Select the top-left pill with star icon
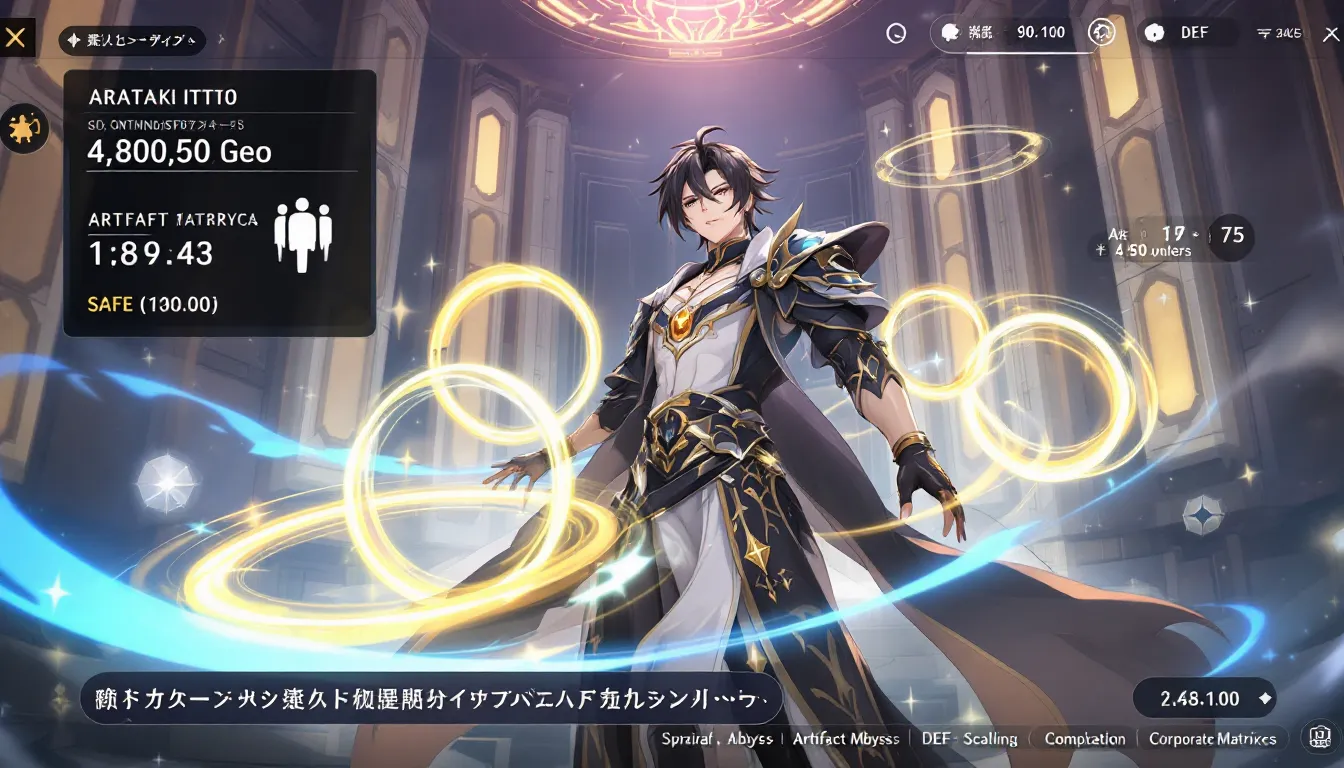Screen dimensions: 1344x768 point(132,41)
